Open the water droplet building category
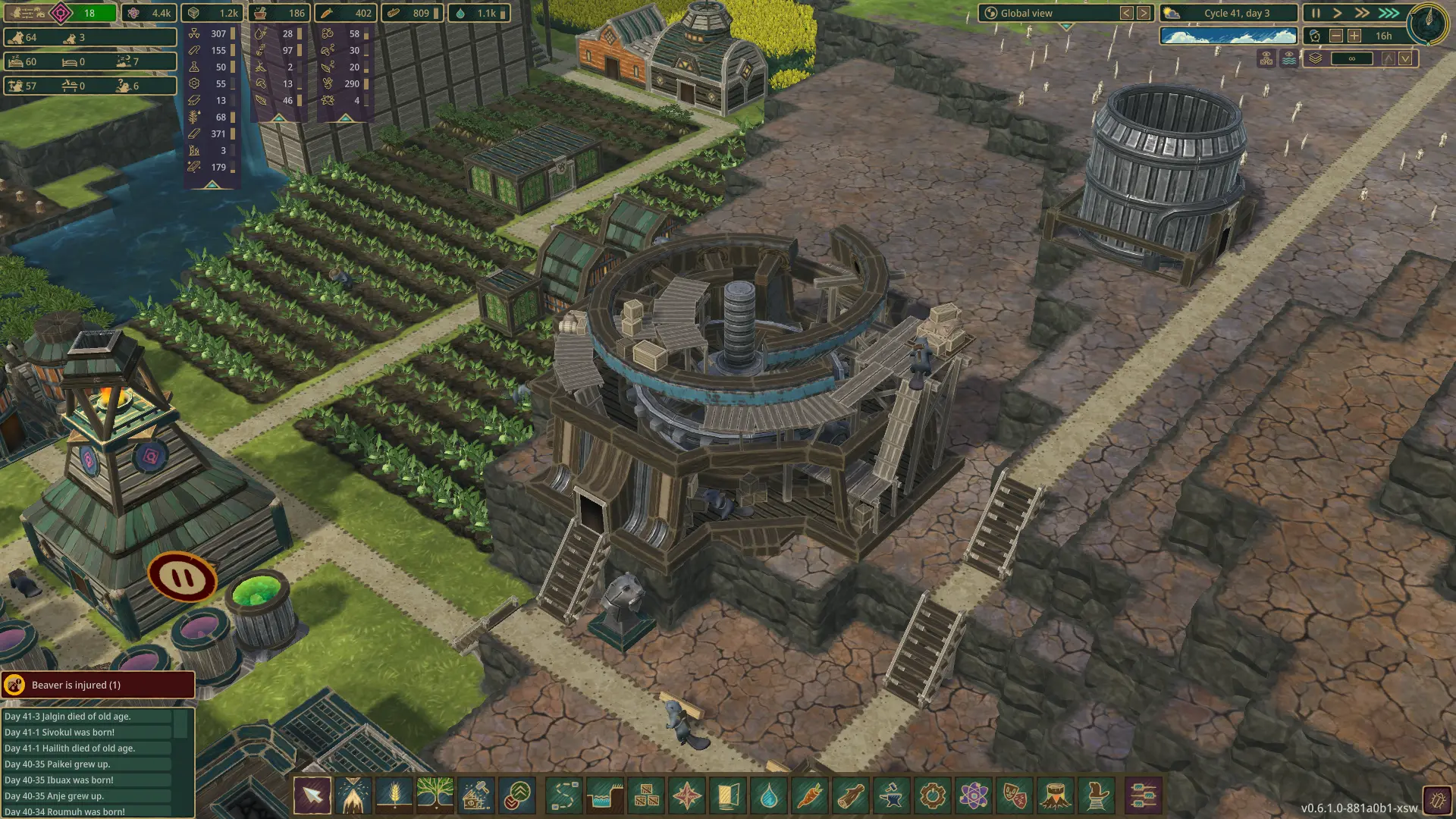The height and width of the screenshot is (819, 1456). (x=769, y=796)
